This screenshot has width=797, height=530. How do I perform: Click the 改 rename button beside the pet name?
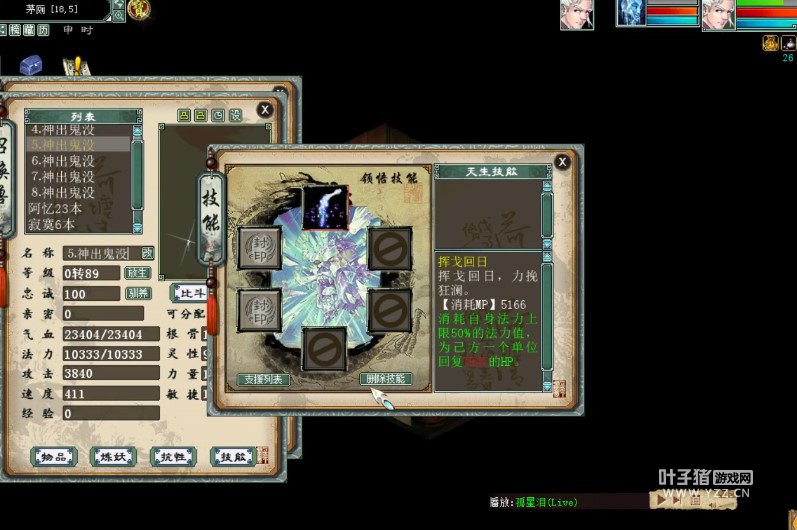148,253
